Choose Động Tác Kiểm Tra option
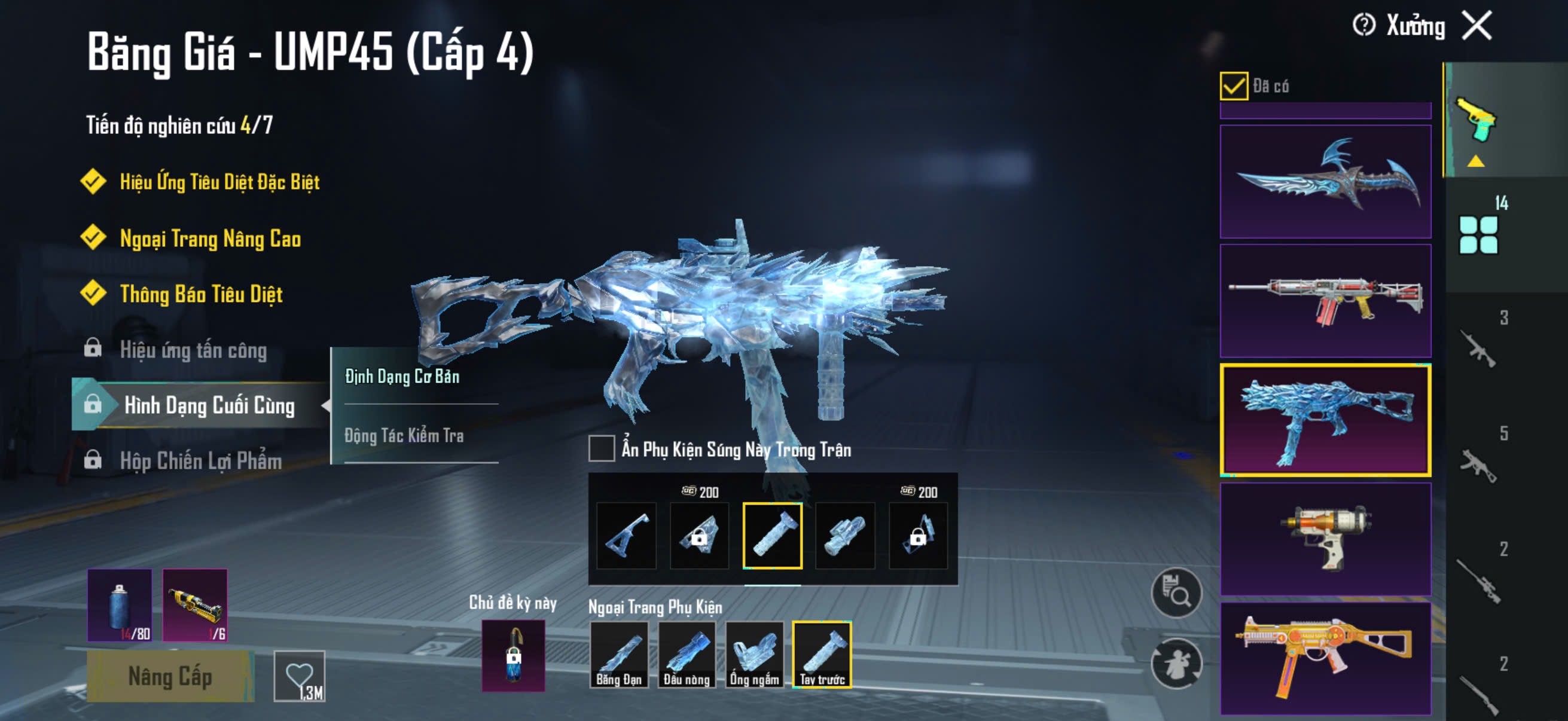 (x=404, y=436)
